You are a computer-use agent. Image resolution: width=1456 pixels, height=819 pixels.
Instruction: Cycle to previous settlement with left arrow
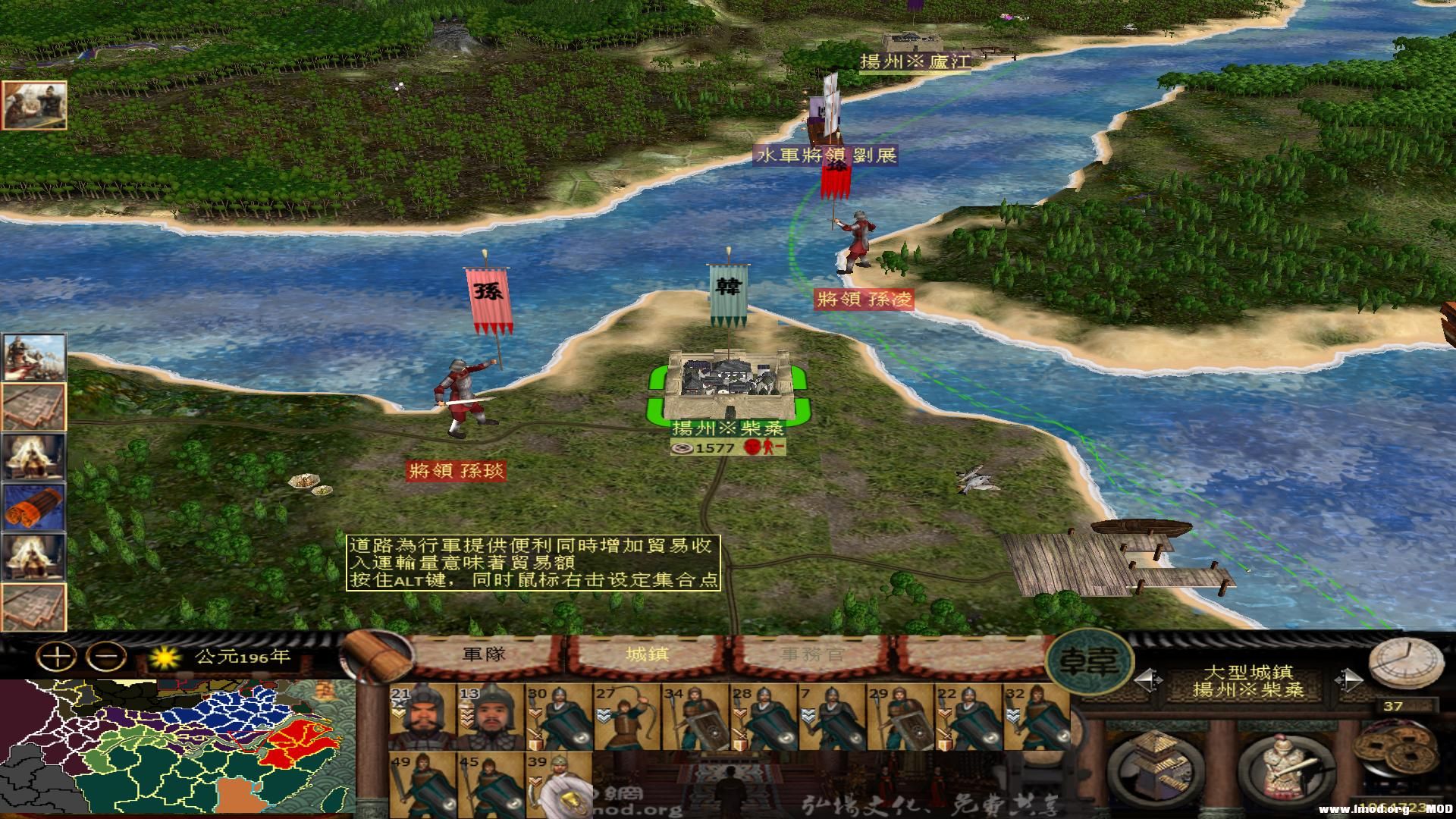pos(1148,679)
